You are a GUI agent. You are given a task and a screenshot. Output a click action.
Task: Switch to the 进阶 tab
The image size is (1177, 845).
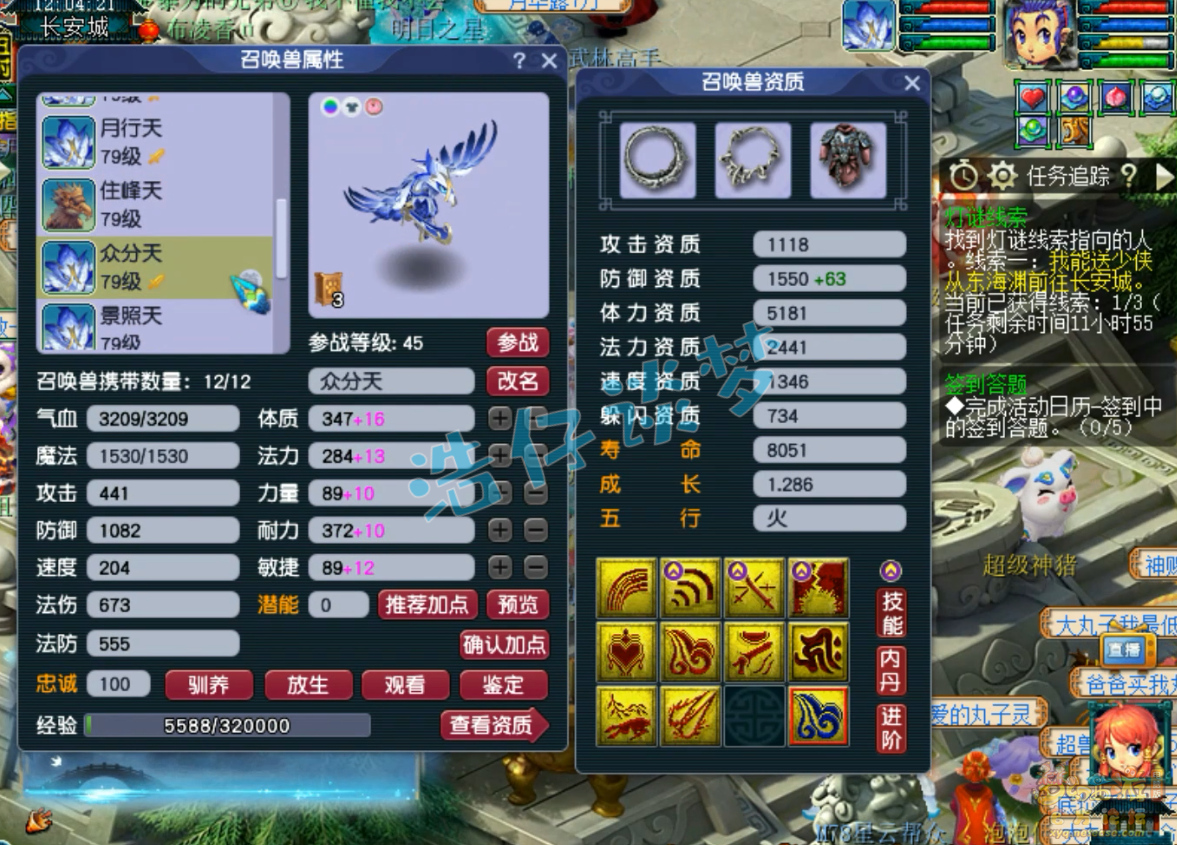click(890, 728)
